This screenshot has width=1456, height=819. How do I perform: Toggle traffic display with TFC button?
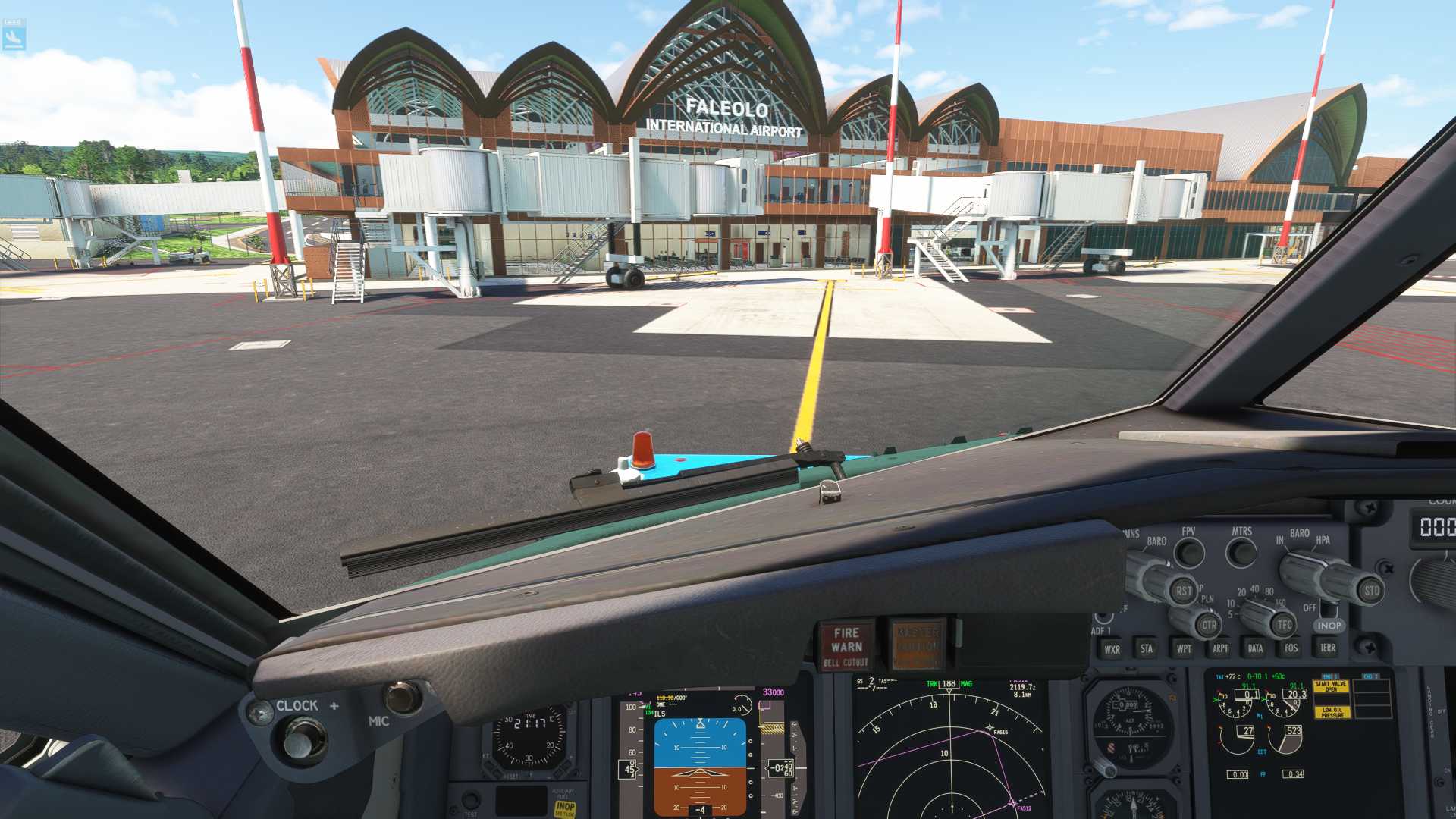[x=1284, y=625]
